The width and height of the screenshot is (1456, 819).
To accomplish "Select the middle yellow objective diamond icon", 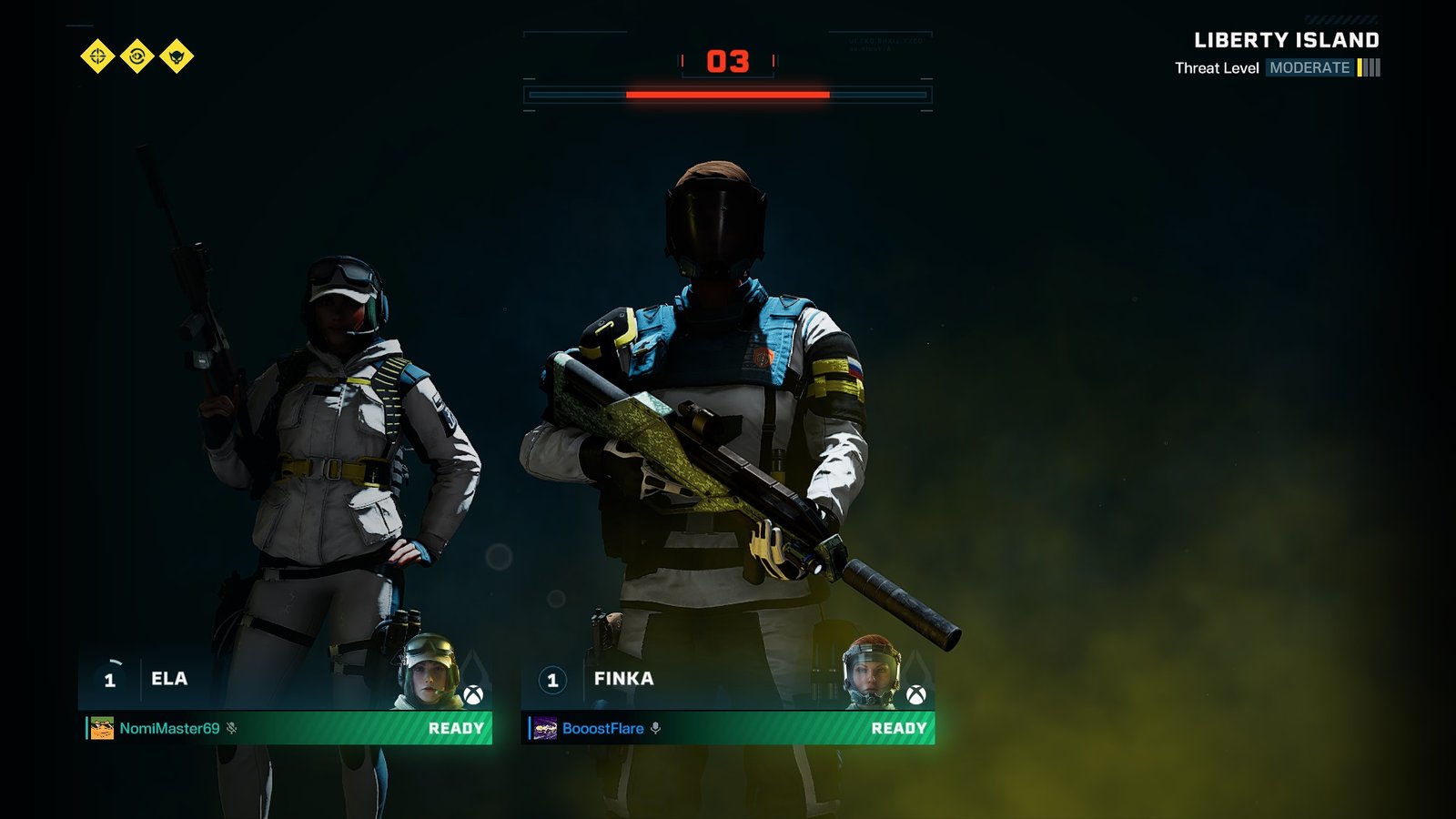I will click(137, 56).
